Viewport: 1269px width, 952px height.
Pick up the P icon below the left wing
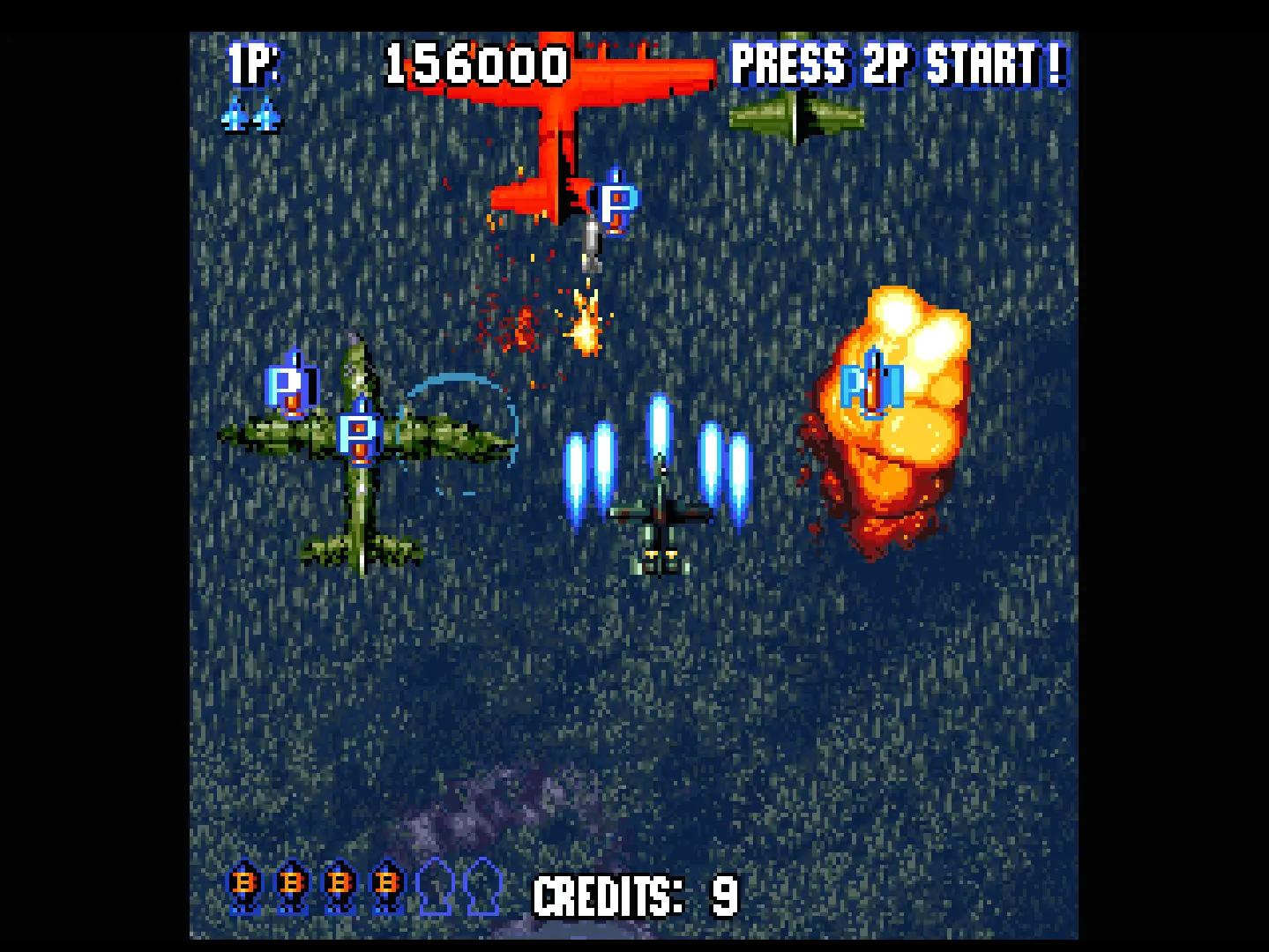click(357, 434)
